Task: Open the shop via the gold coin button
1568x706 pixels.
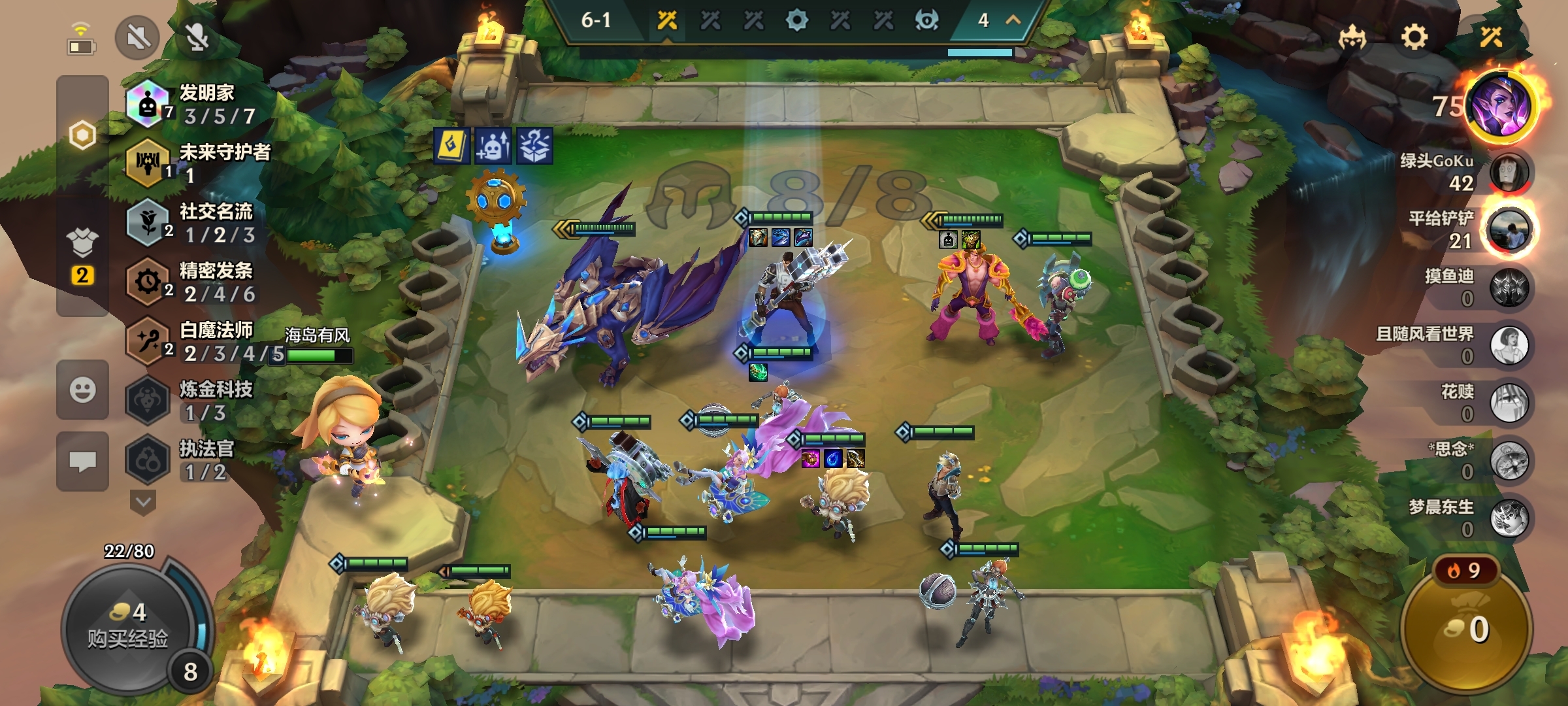Action: [1467, 629]
